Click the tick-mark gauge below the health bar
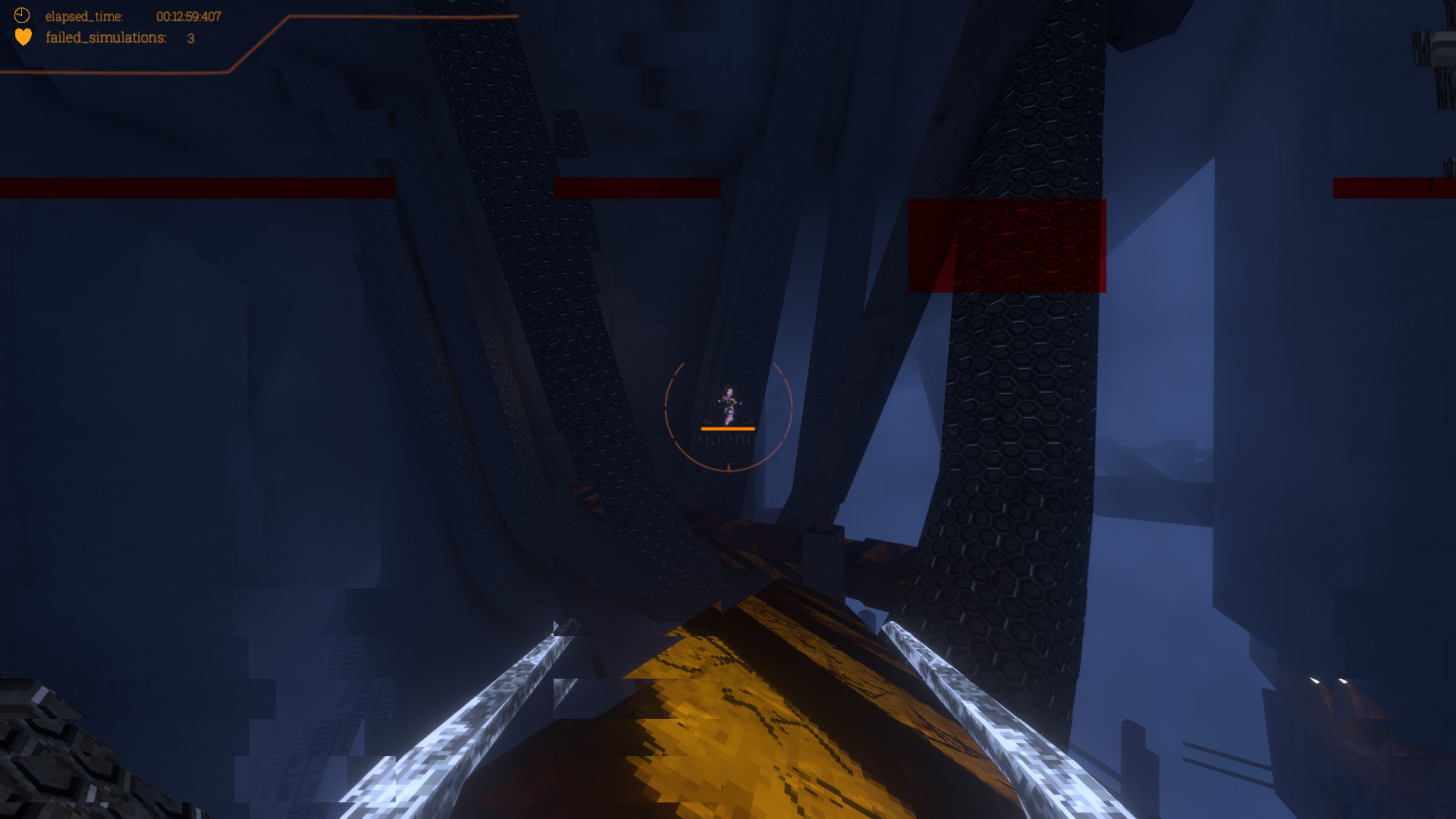The width and height of the screenshot is (1456, 819). tap(728, 439)
